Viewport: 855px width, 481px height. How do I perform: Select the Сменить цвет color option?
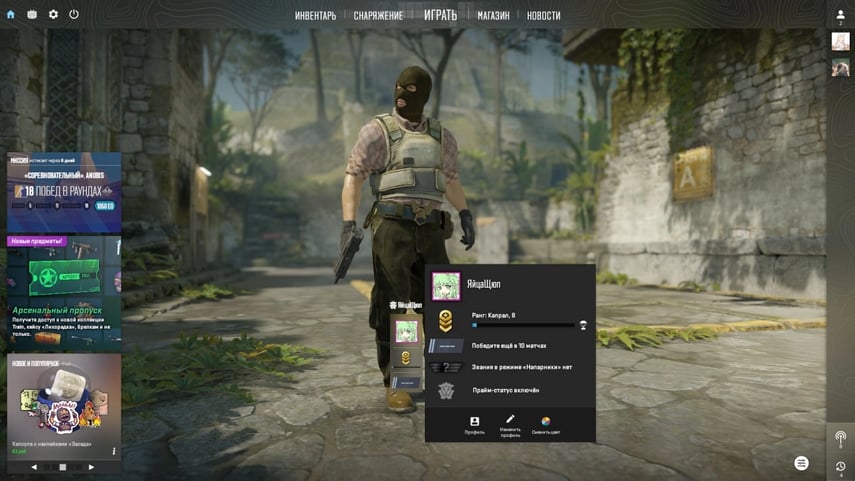point(546,425)
